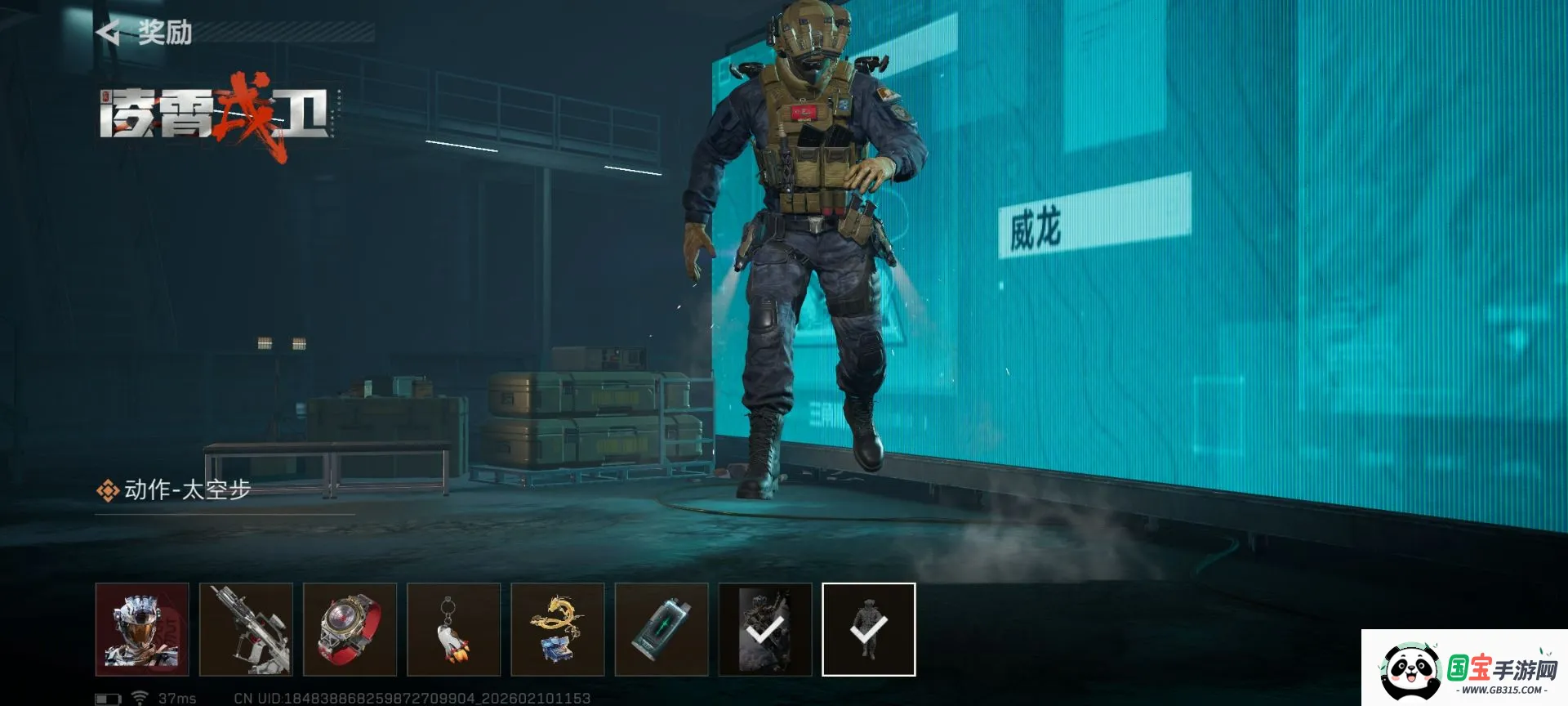The height and width of the screenshot is (706, 1568).
Task: Select the highlighted moonwalk emote reward
Action: [x=868, y=629]
